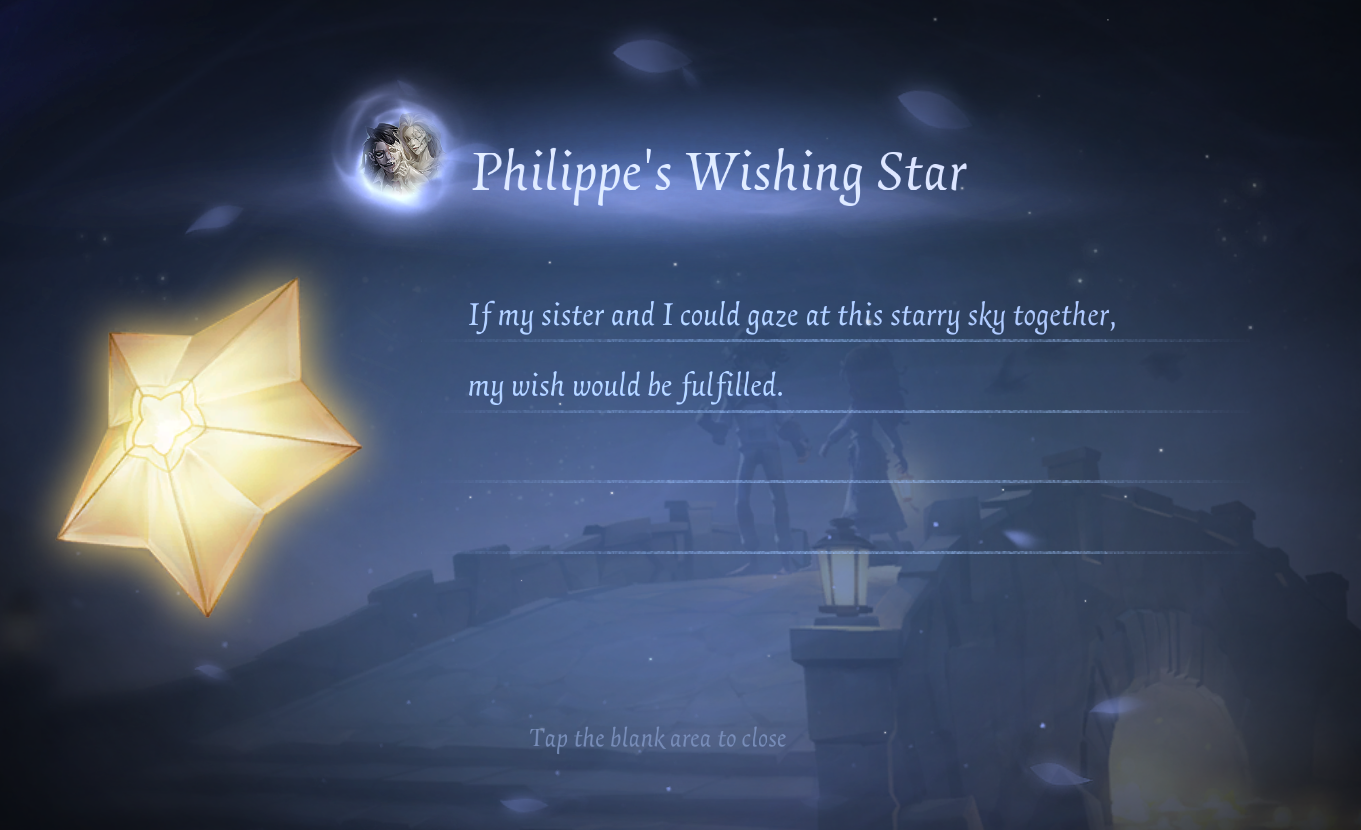The height and width of the screenshot is (830, 1361).
Task: Click Philippe's character portrait icon
Action: 402,154
